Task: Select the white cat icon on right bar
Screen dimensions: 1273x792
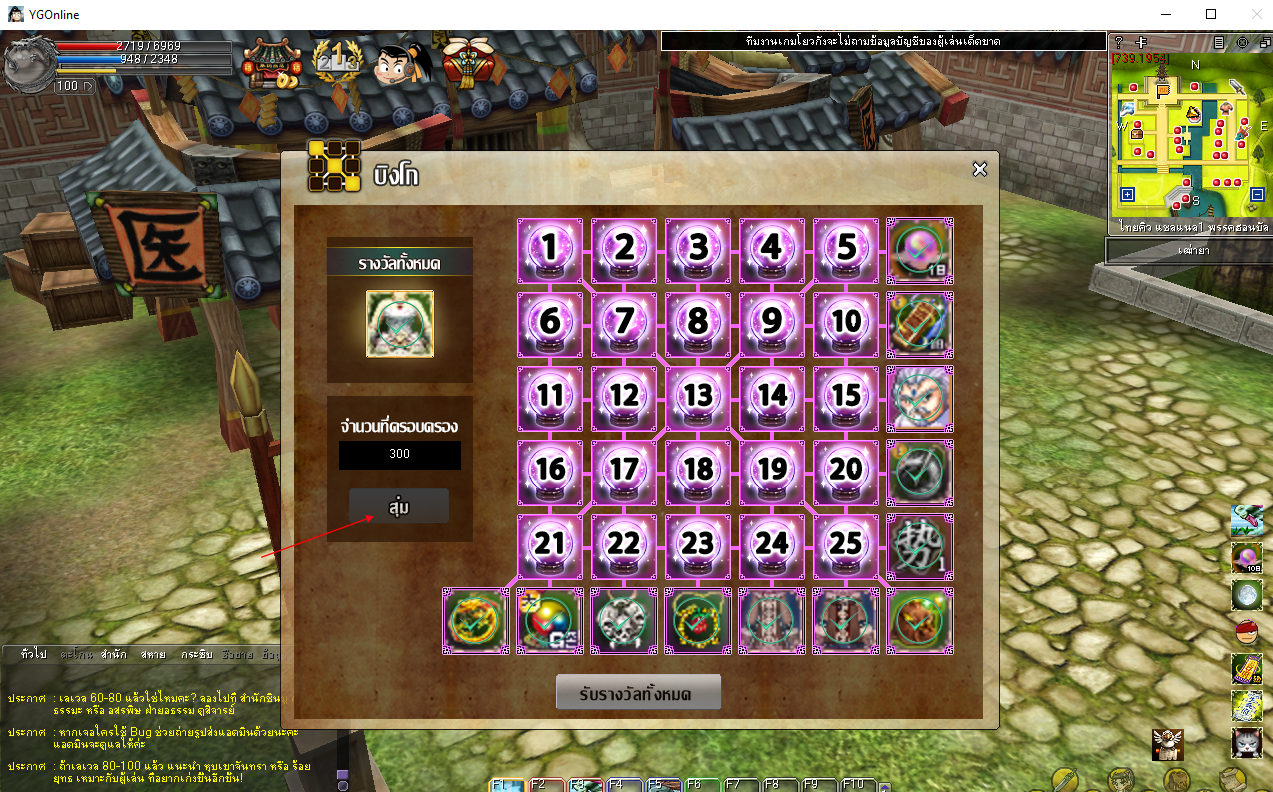Action: tap(1246, 742)
